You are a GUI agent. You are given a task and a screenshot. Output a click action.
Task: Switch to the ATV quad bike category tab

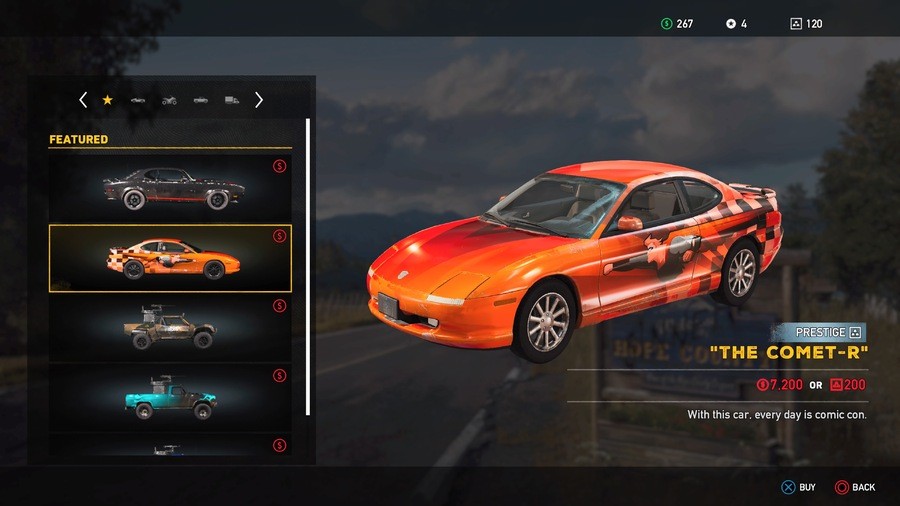click(169, 100)
